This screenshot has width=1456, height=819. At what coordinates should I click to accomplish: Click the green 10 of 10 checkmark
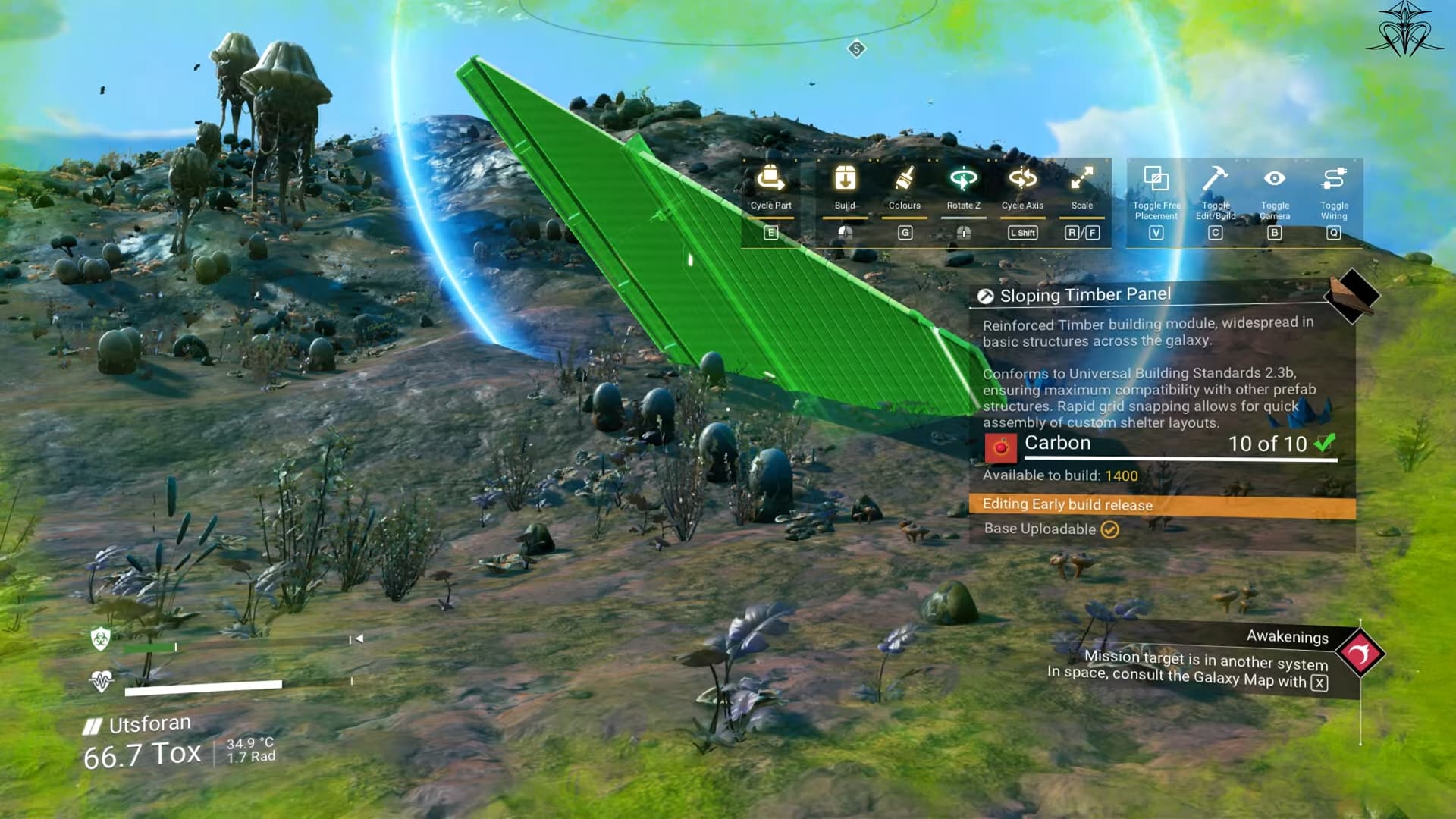1323,445
